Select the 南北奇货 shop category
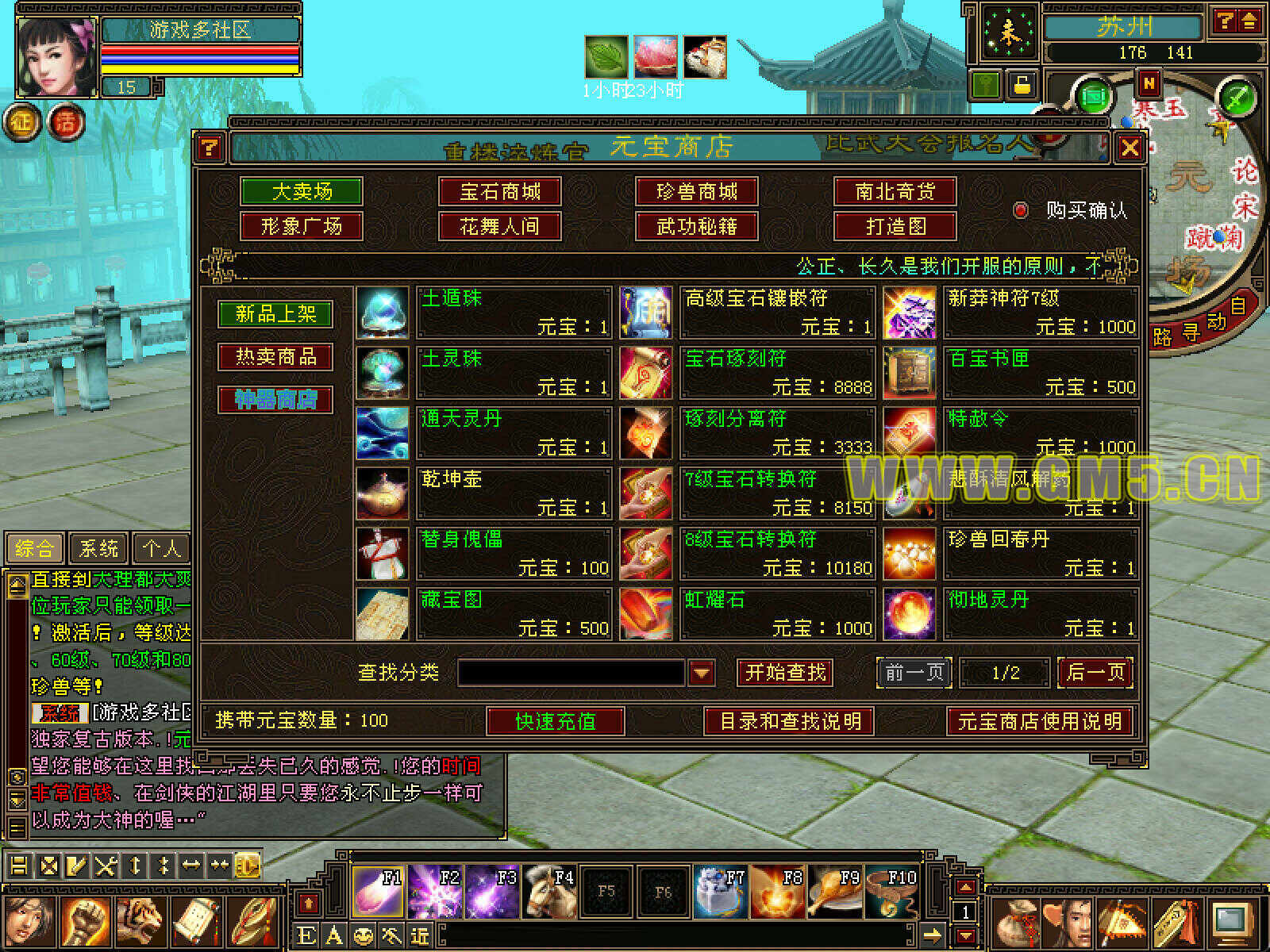1270x952 pixels. (895, 191)
